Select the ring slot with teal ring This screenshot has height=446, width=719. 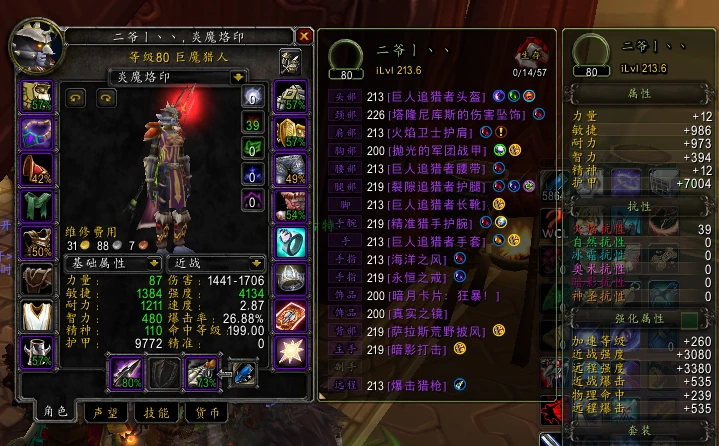click(290, 243)
